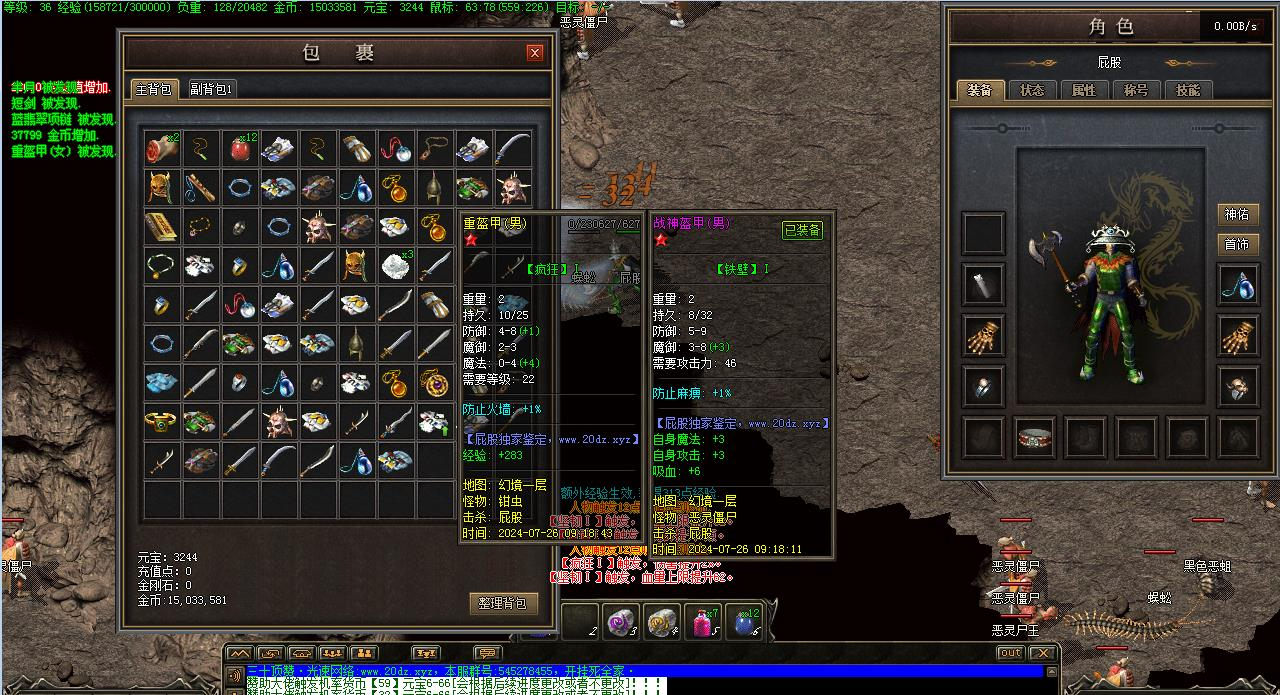Image resolution: width=1280 pixels, height=695 pixels.
Task: Close the 包裹 bag window
Action: coord(535,53)
